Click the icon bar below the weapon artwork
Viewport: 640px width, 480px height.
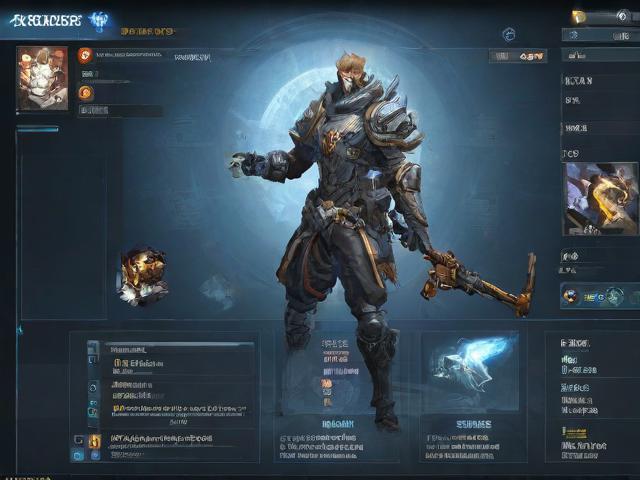(599, 295)
